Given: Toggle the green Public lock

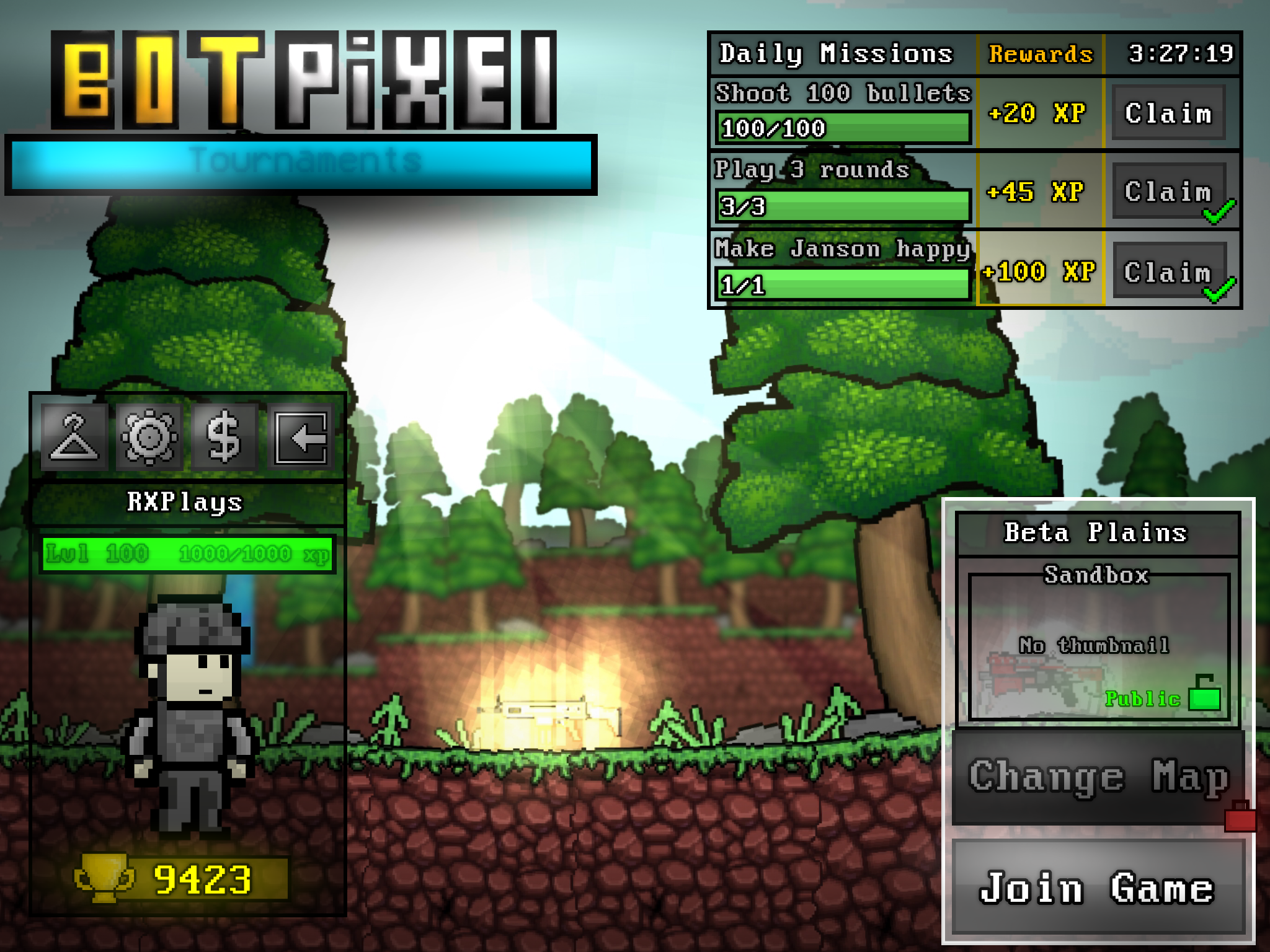Looking at the screenshot, I should pyautogui.click(x=1204, y=694).
